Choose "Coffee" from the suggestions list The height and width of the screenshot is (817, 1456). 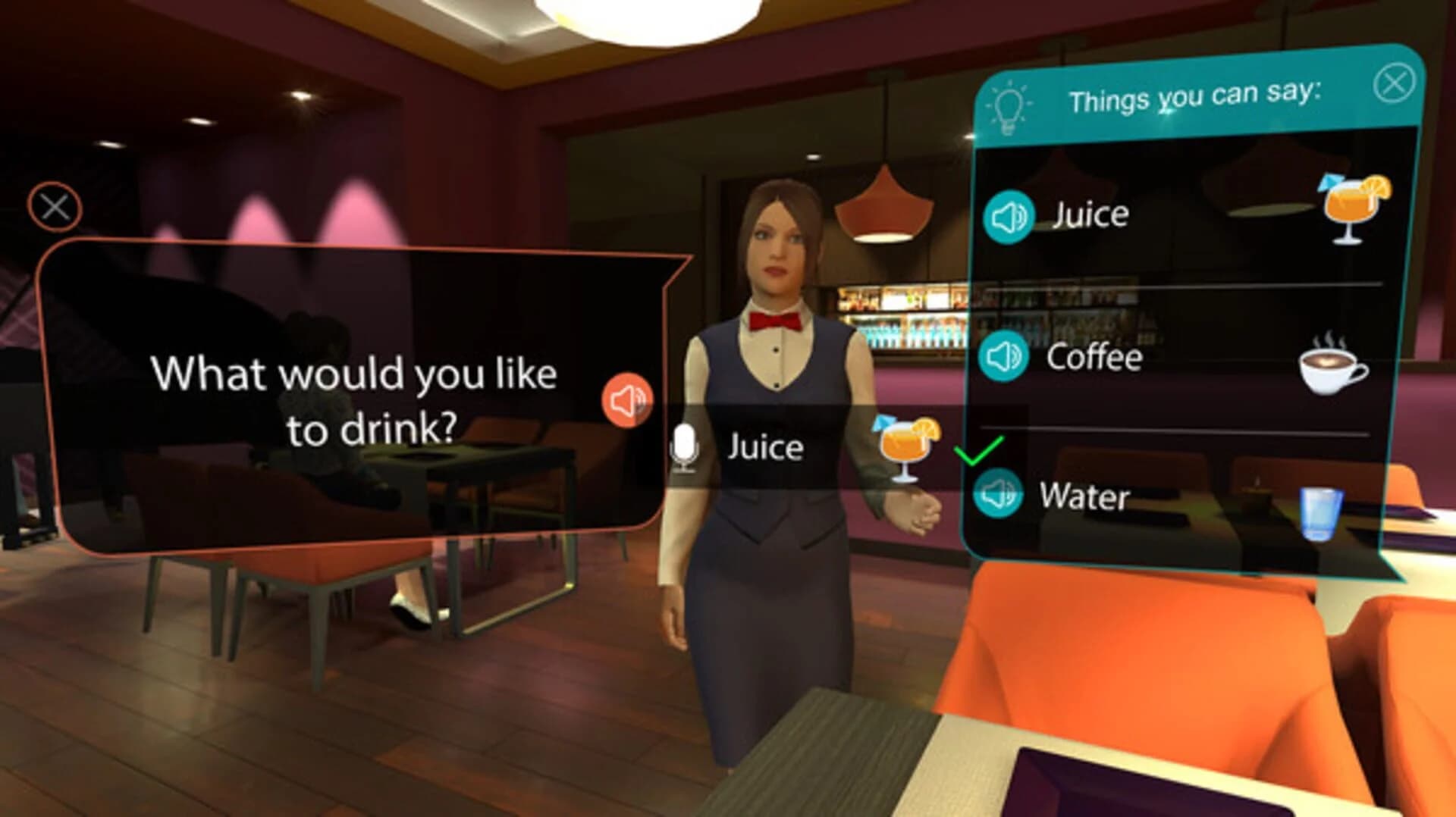pos(1090,357)
